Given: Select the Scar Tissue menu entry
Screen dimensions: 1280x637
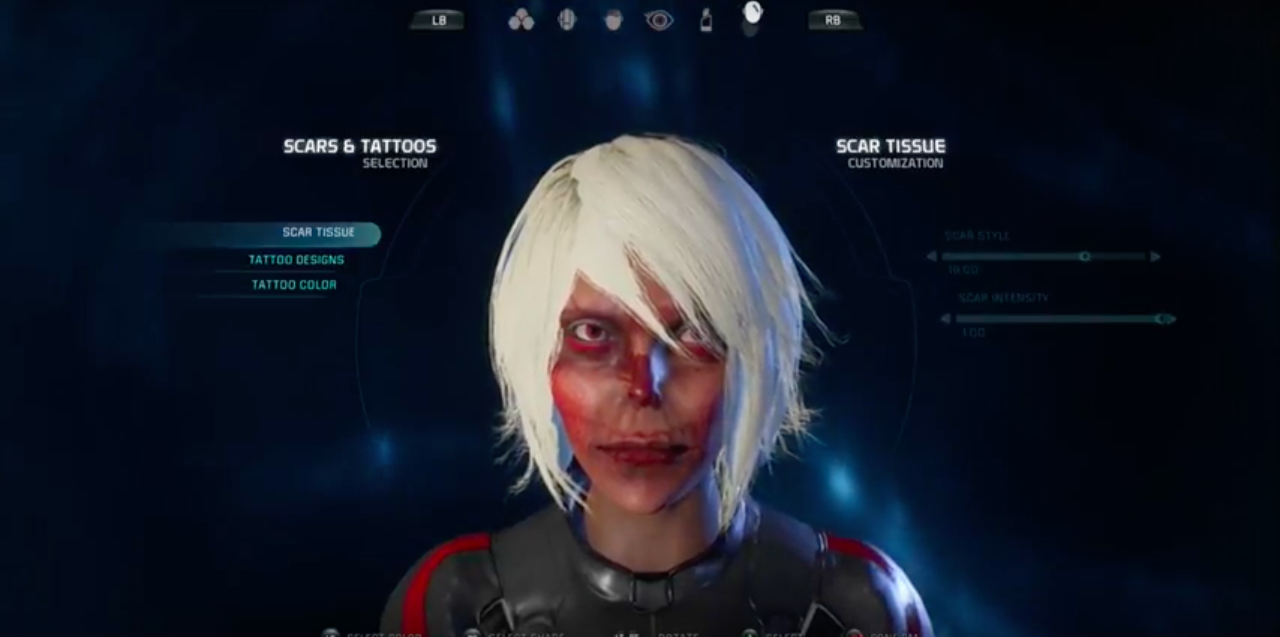Looking at the screenshot, I should (x=318, y=233).
